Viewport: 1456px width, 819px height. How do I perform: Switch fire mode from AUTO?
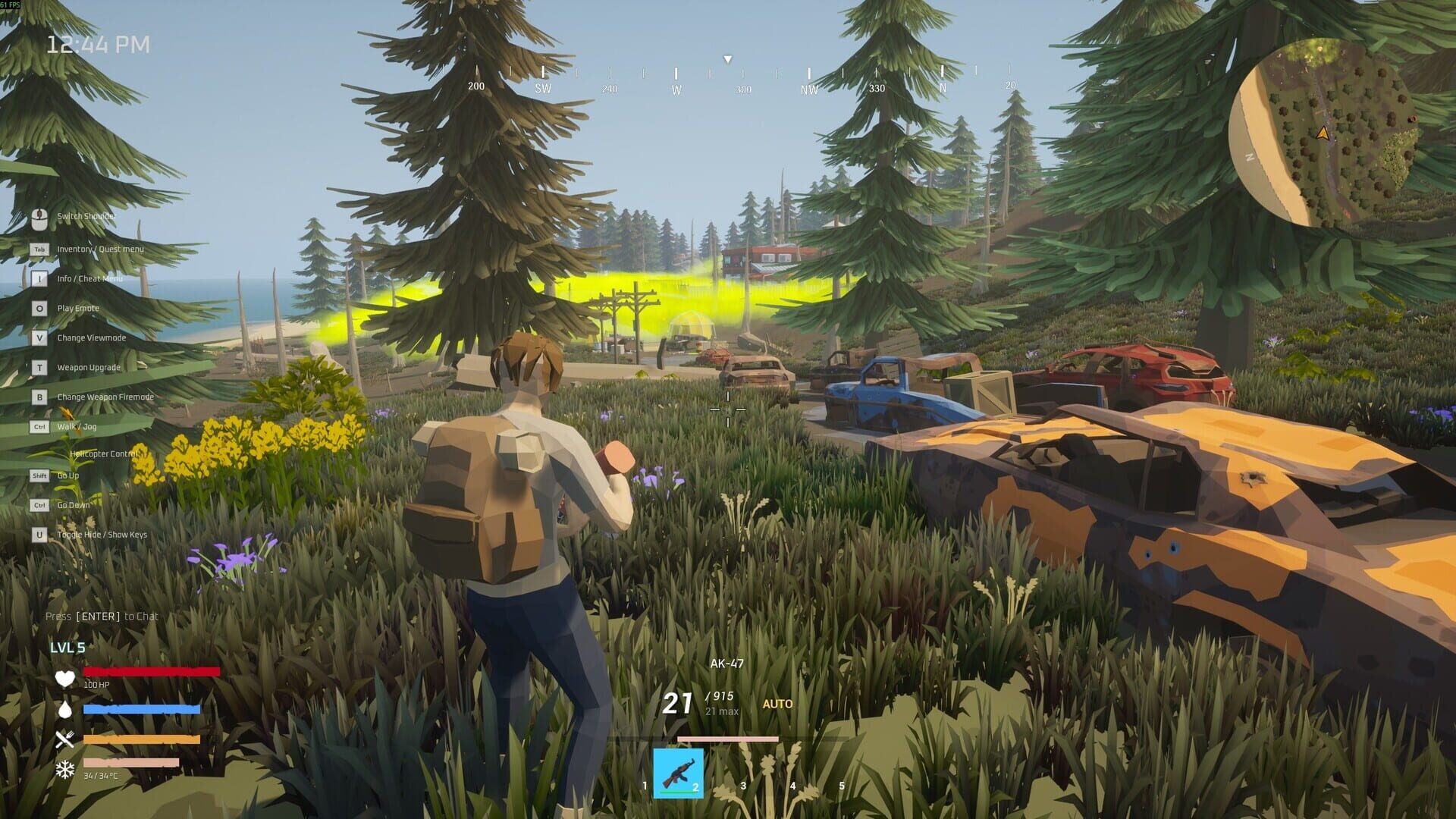(x=776, y=704)
